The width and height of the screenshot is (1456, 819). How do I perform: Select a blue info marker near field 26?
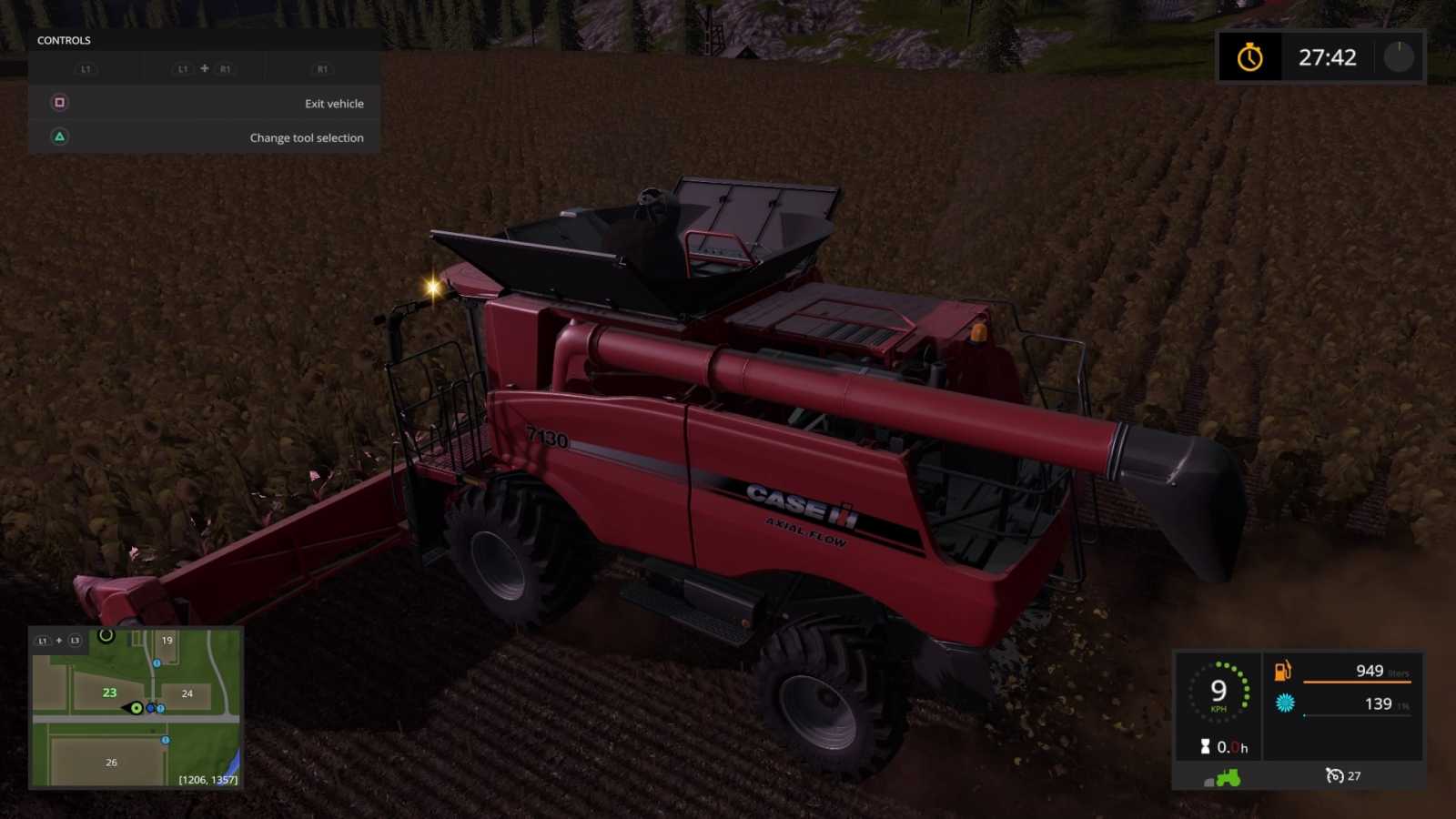(166, 739)
